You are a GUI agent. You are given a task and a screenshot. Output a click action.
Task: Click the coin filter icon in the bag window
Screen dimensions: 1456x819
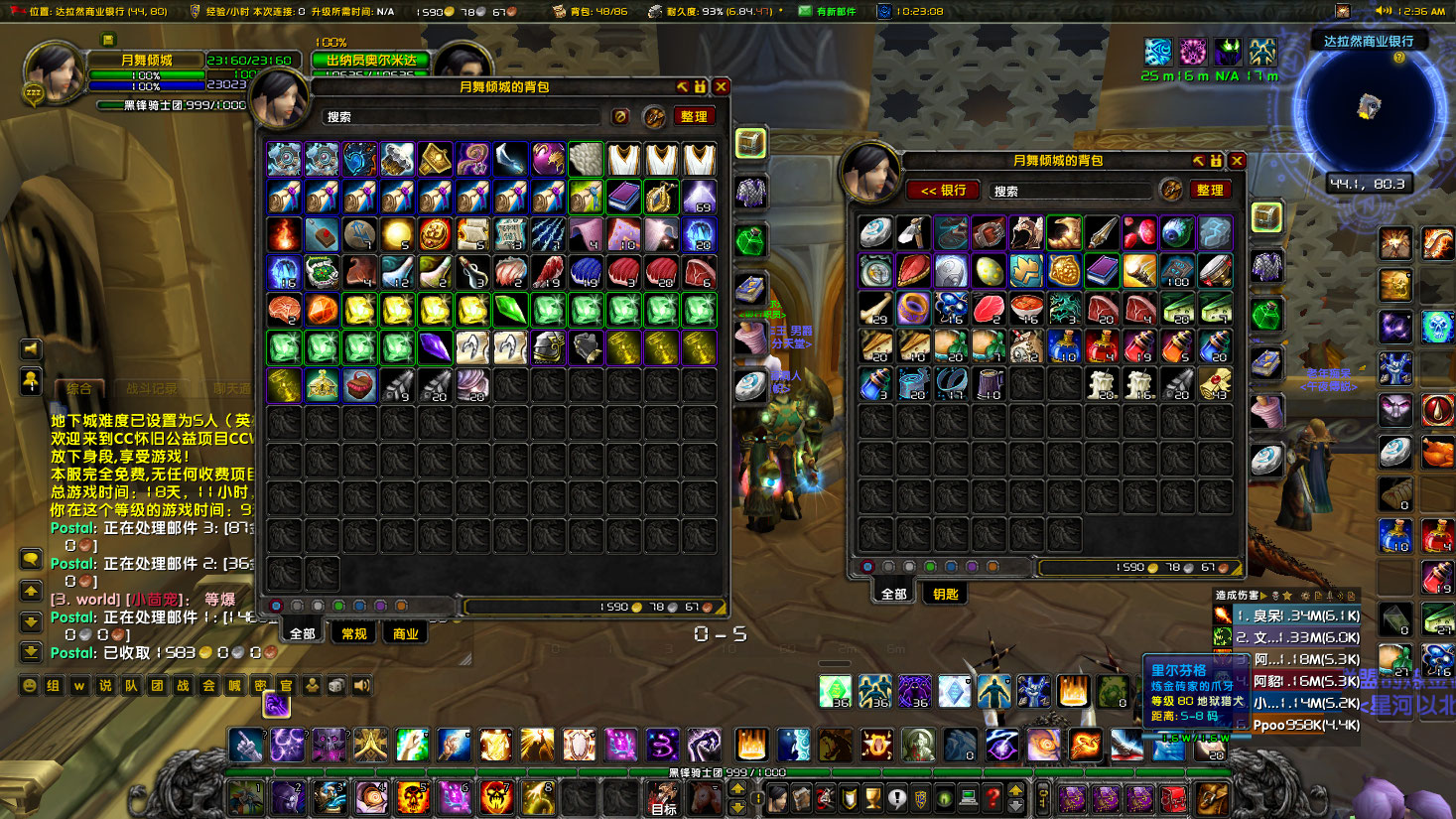pyautogui.click(x=619, y=115)
